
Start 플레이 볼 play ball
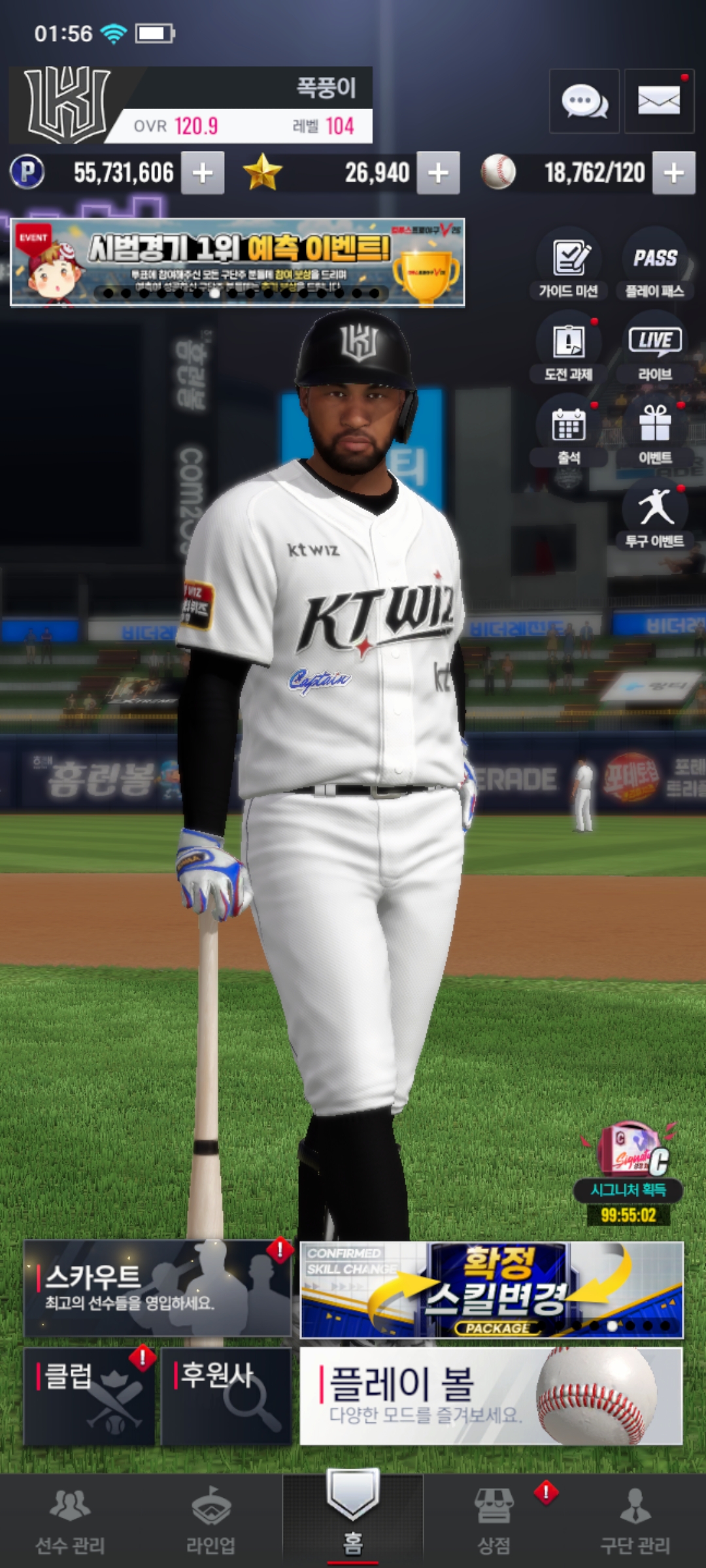[x=492, y=1396]
